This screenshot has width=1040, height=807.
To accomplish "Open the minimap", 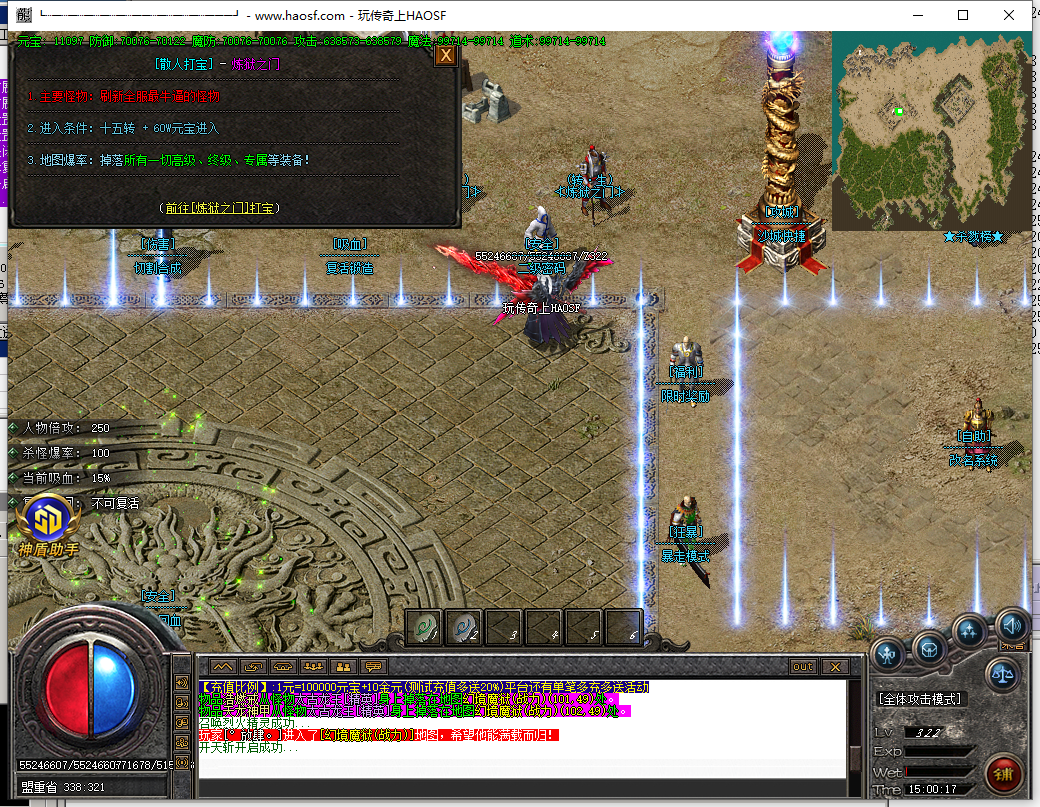I will [x=929, y=130].
